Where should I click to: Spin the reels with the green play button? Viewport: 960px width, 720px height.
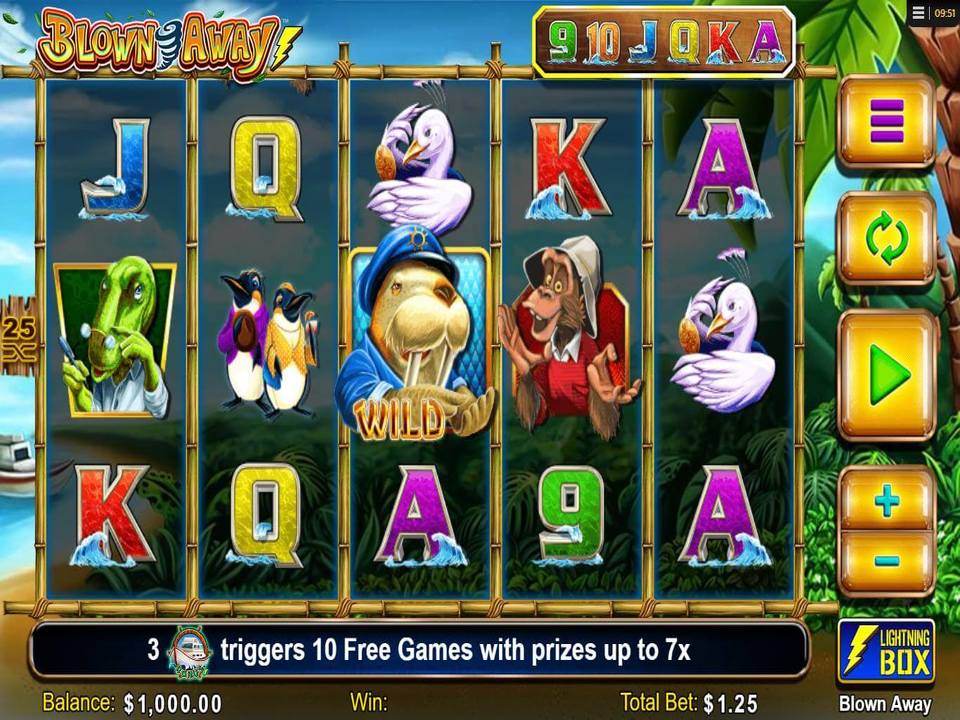pos(886,375)
